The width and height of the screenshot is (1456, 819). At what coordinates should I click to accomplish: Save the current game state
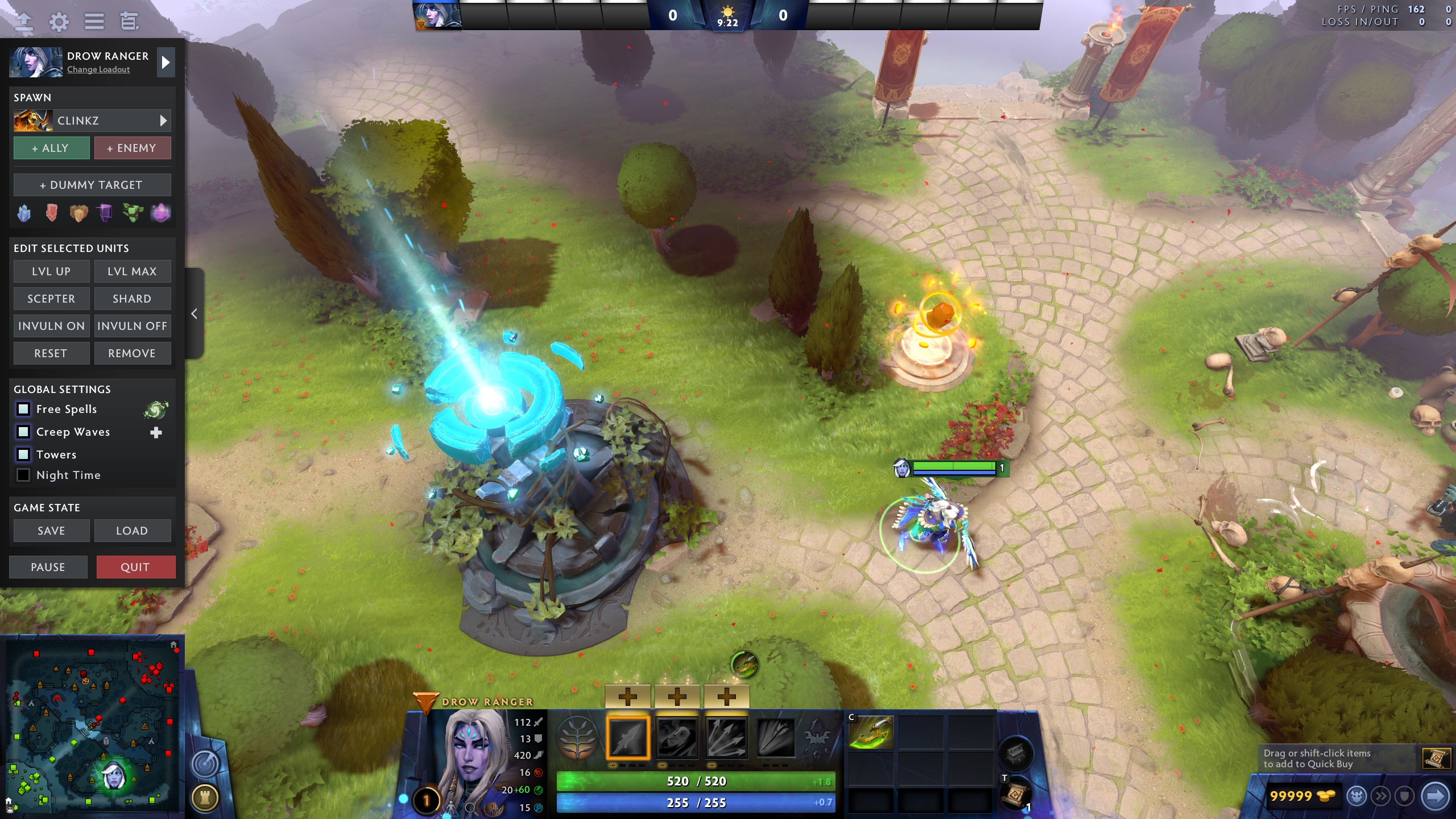[51, 531]
